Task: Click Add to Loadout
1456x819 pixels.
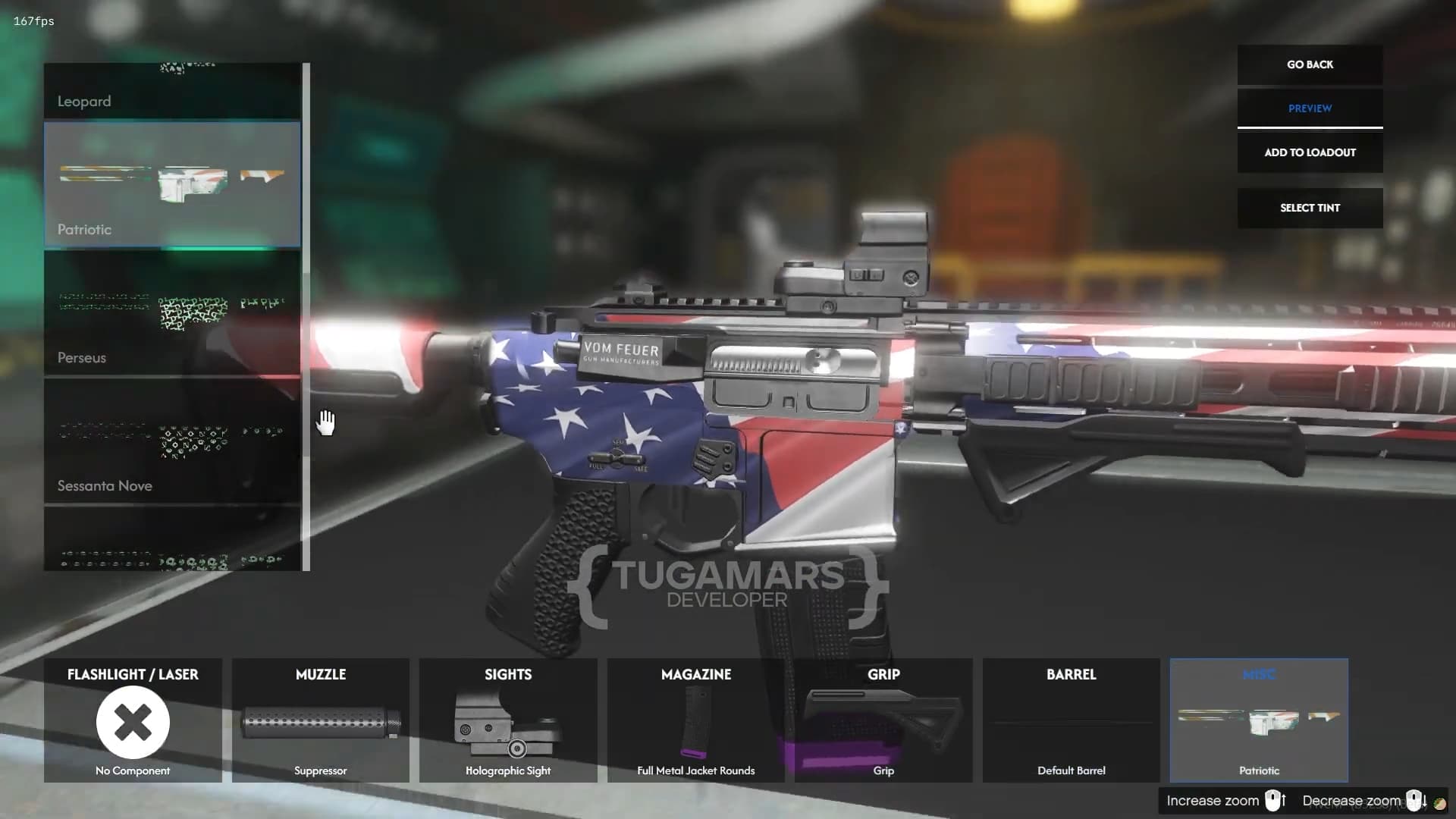Action: pos(1310,152)
